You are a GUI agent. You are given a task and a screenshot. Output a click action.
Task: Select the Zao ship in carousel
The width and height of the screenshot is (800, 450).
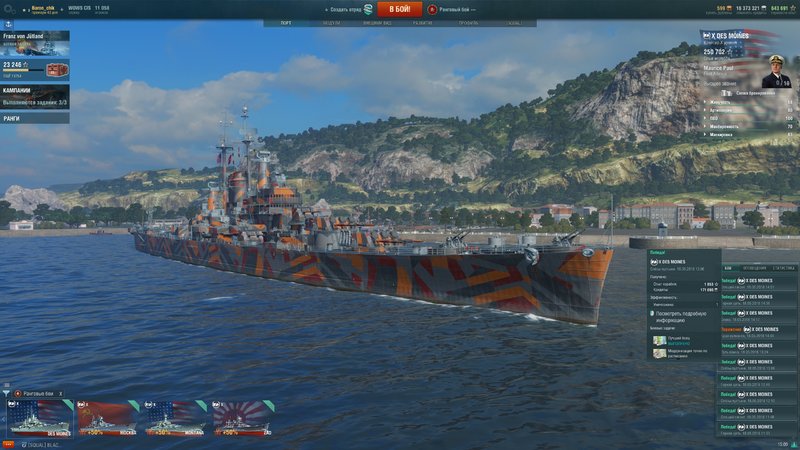pos(243,420)
